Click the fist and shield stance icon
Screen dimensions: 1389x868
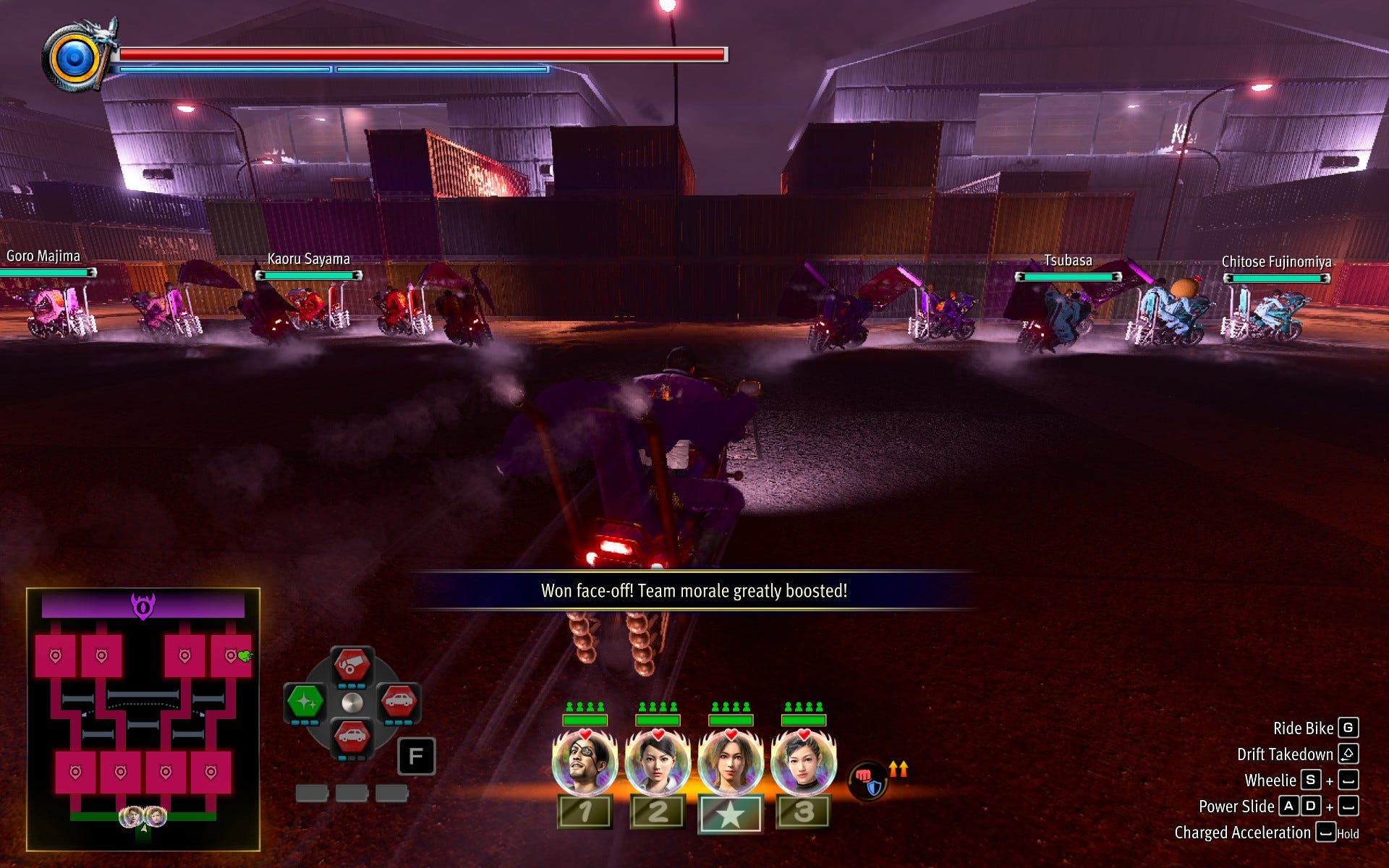pos(867,781)
